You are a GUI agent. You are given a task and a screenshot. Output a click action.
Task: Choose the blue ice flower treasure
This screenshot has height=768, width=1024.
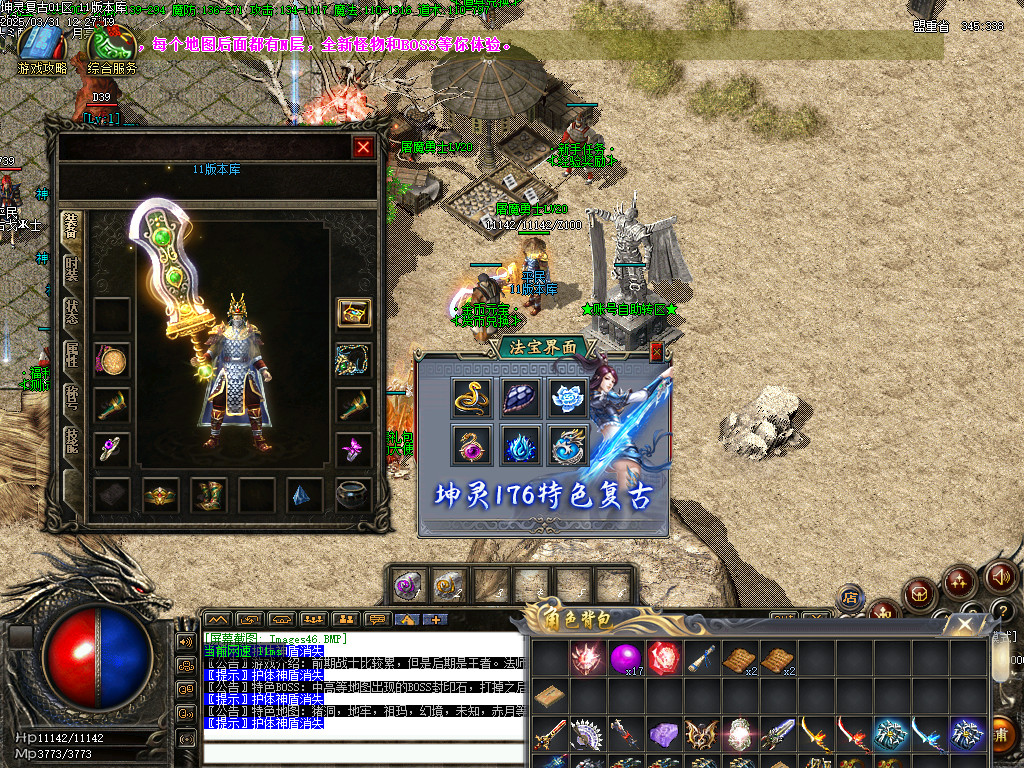(567, 398)
